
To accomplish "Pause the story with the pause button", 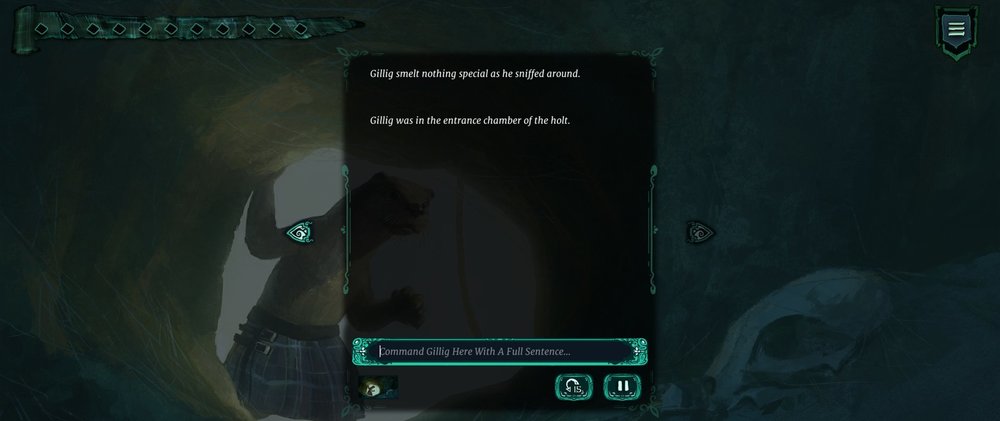I will tap(622, 385).
